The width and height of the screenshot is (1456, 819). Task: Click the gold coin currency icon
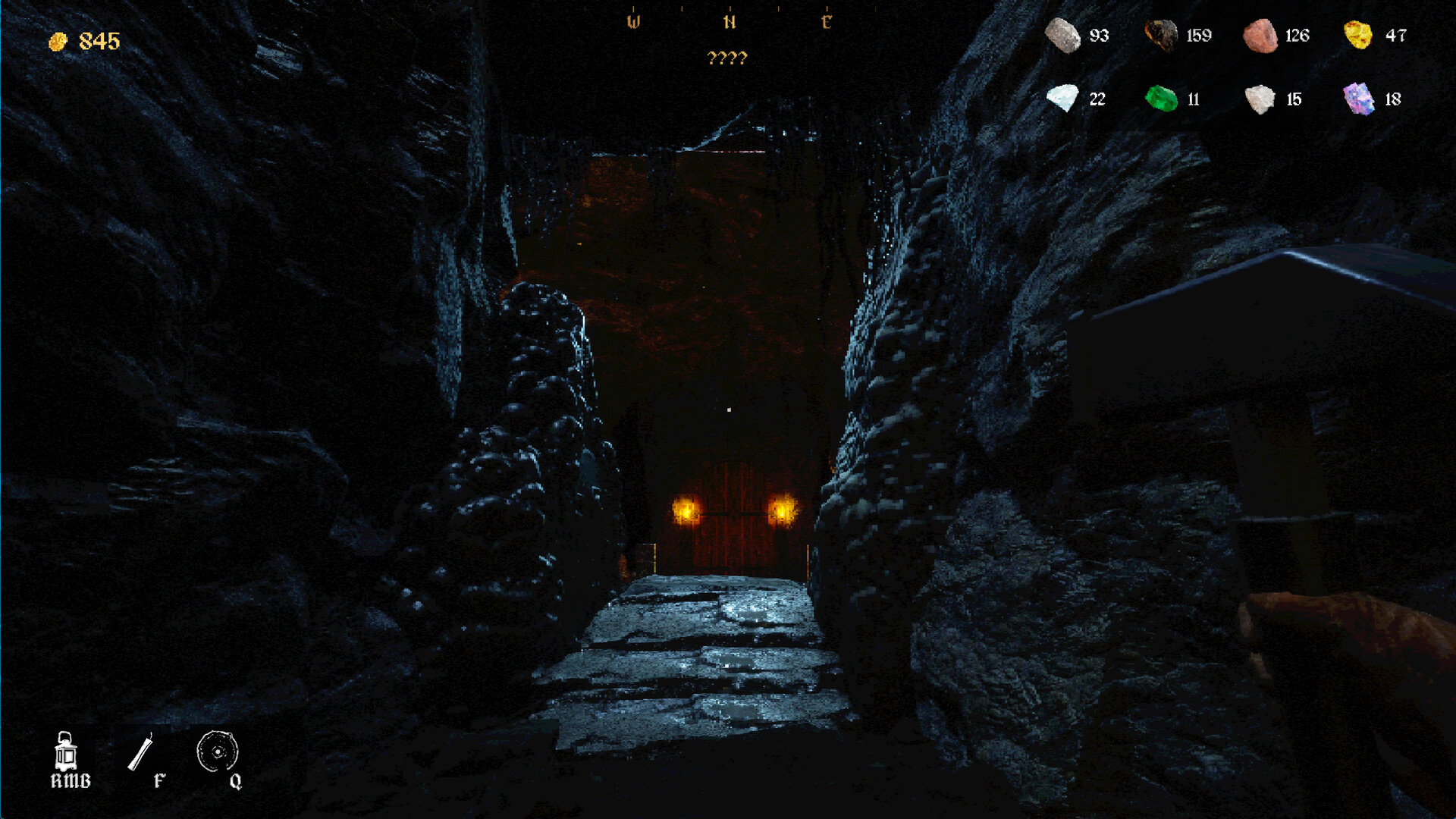(x=58, y=41)
